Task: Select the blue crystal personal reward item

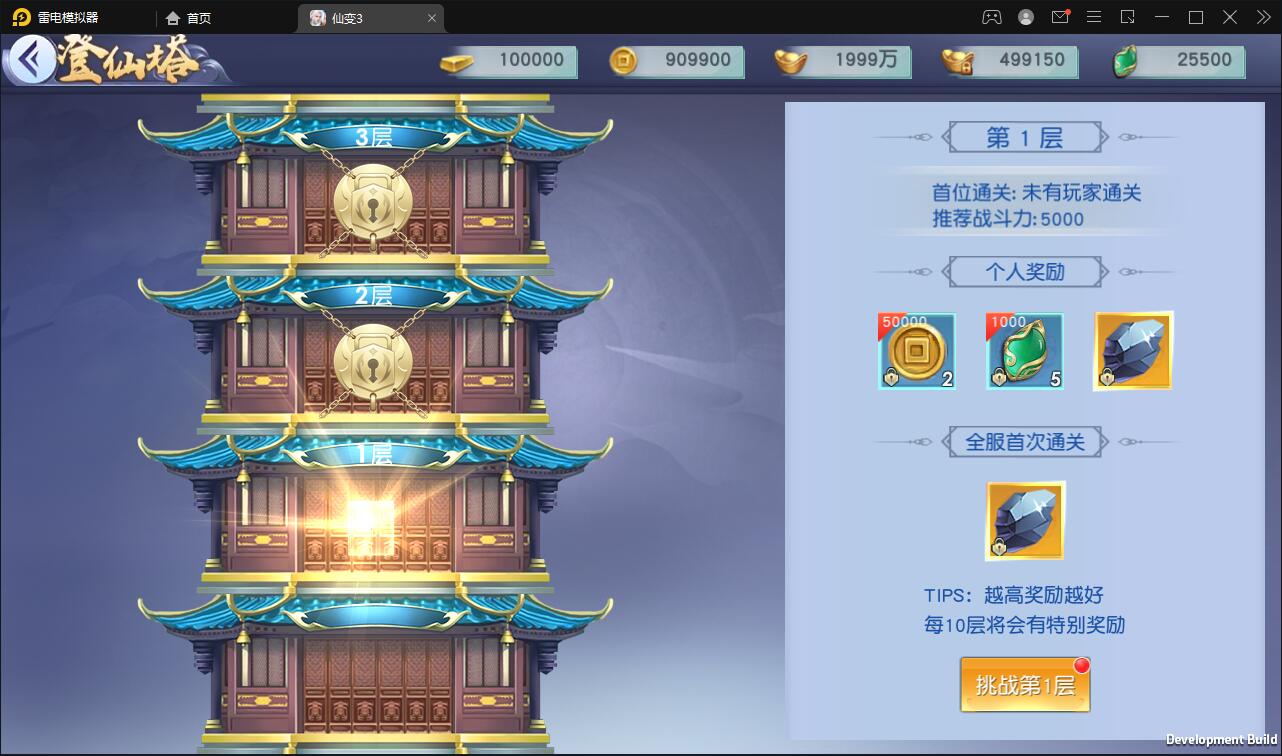Action: pyautogui.click(x=1132, y=350)
